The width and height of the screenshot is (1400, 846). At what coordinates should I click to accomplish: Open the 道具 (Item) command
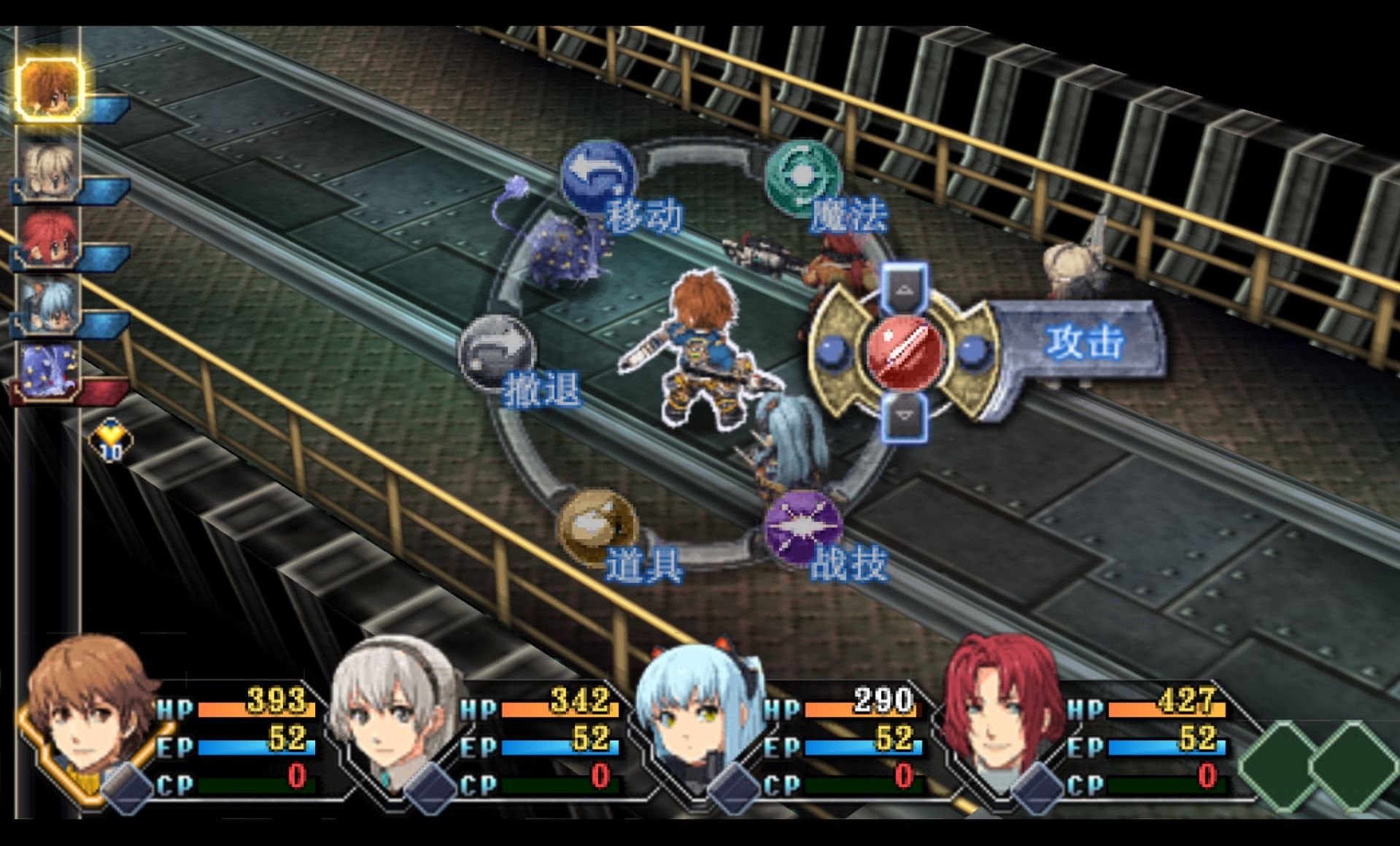597,527
